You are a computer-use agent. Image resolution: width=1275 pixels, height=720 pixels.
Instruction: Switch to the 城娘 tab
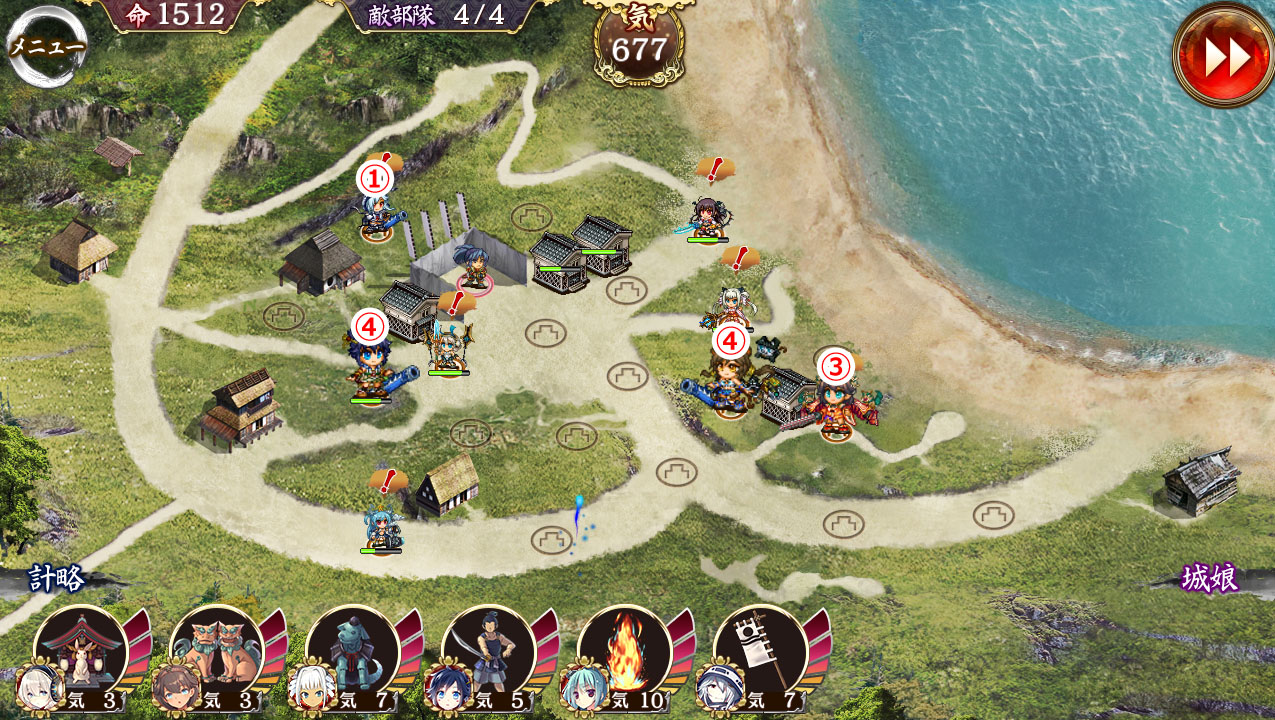tap(1209, 579)
